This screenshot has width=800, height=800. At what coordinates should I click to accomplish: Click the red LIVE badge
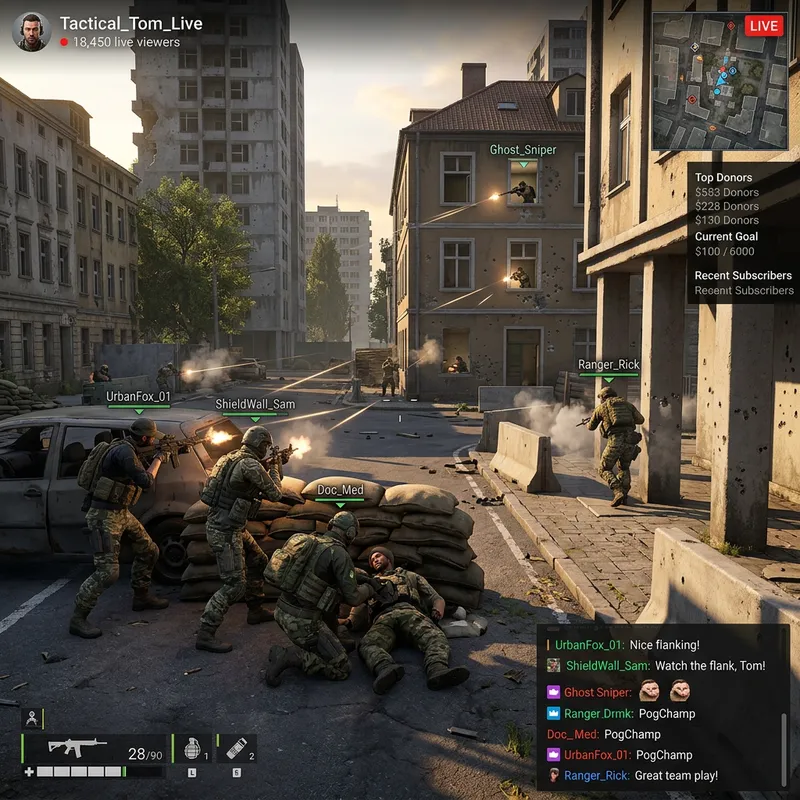764,26
